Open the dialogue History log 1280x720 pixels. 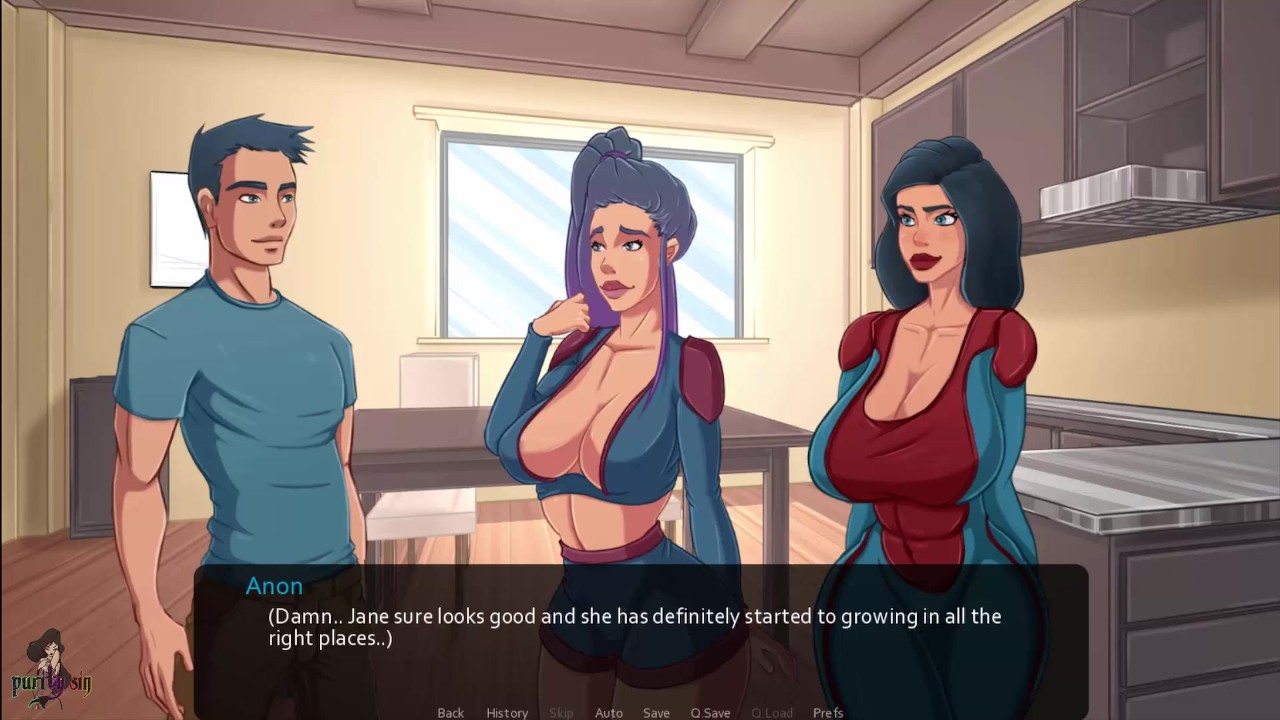pos(507,712)
